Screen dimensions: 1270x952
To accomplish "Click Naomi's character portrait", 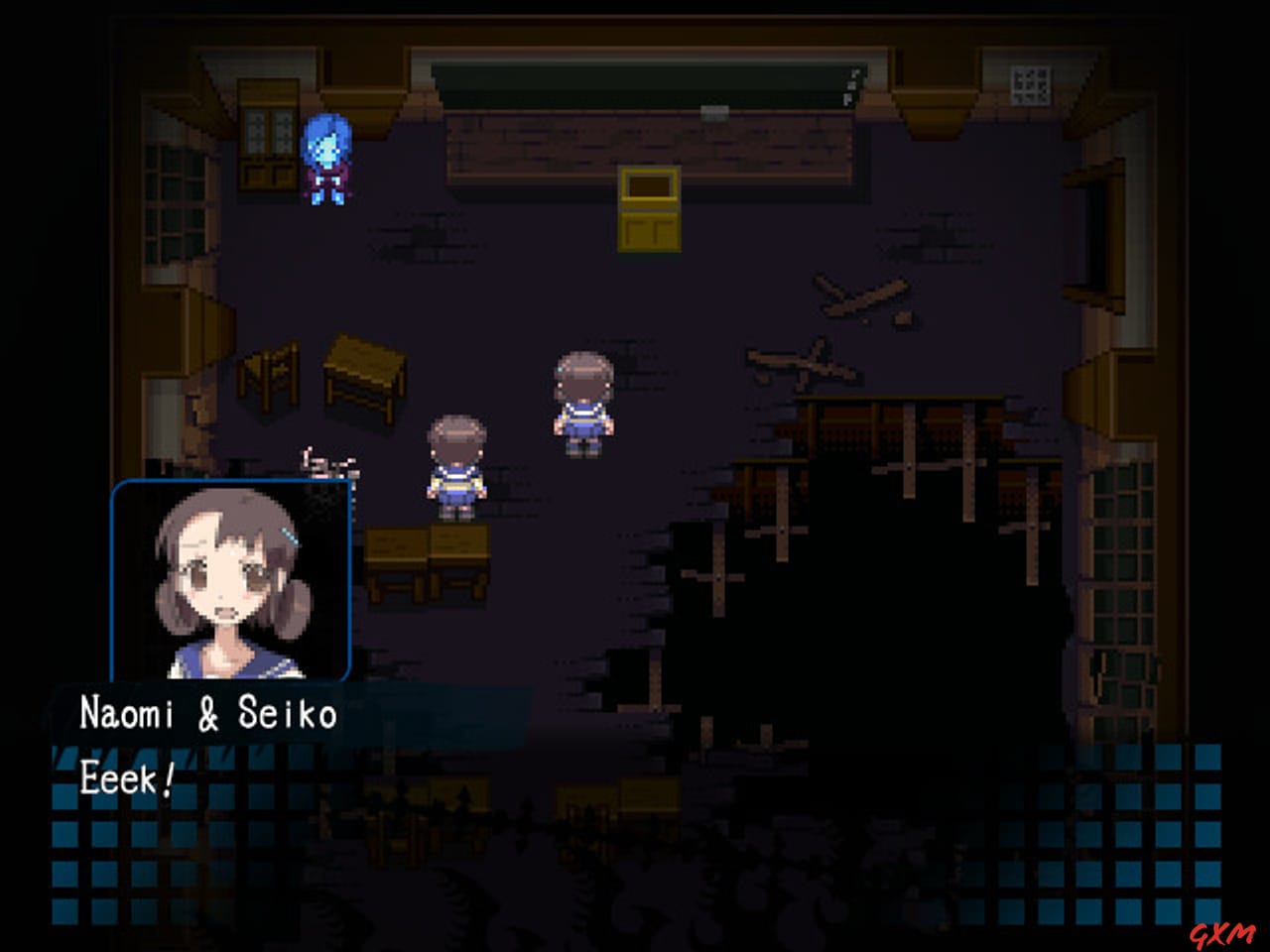I will 233,580.
